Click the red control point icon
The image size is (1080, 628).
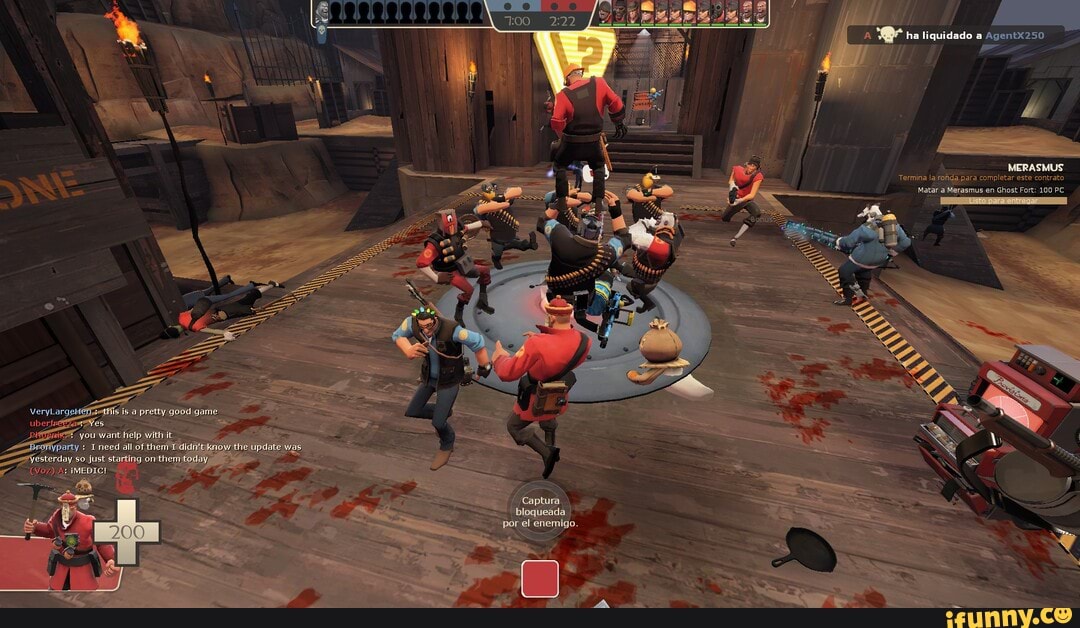tap(539, 579)
